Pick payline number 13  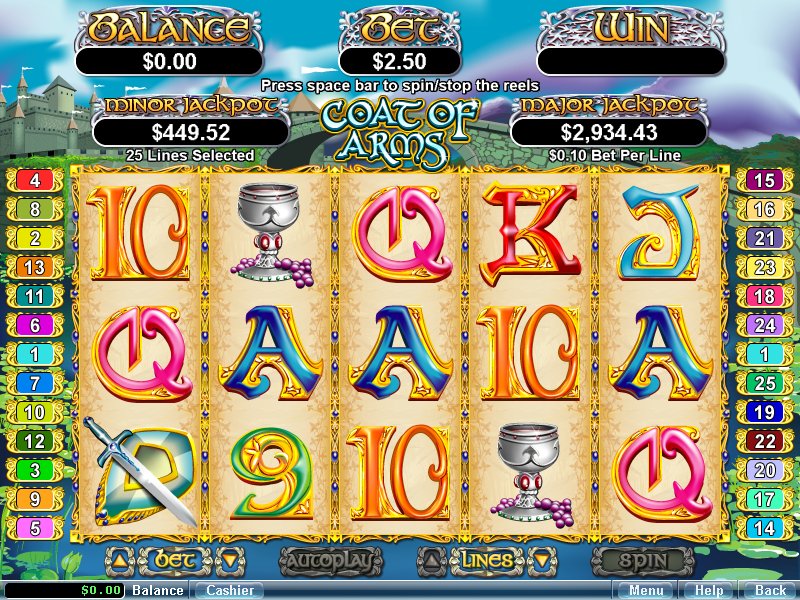[35, 267]
